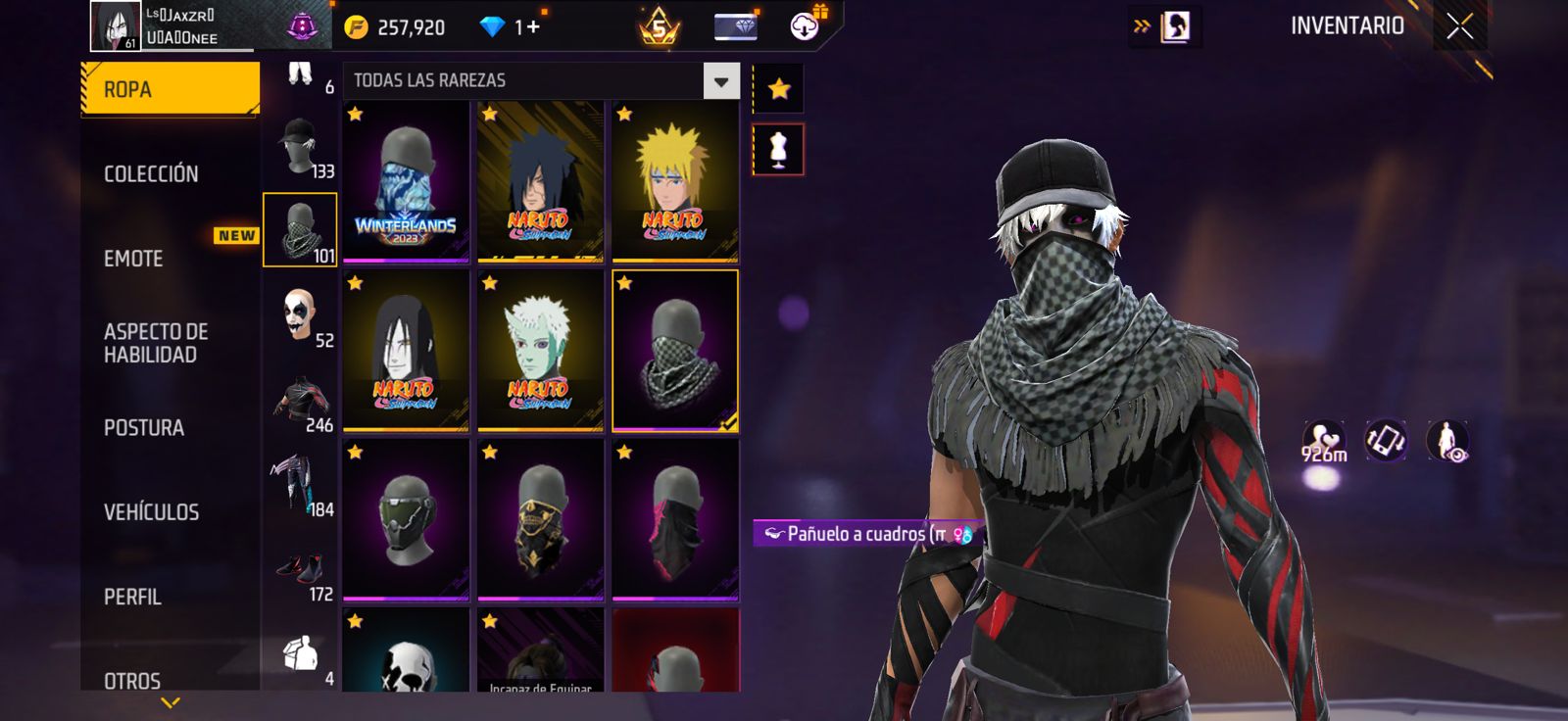Open the pants clothing category
The height and width of the screenshot is (721, 1568).
(x=301, y=484)
